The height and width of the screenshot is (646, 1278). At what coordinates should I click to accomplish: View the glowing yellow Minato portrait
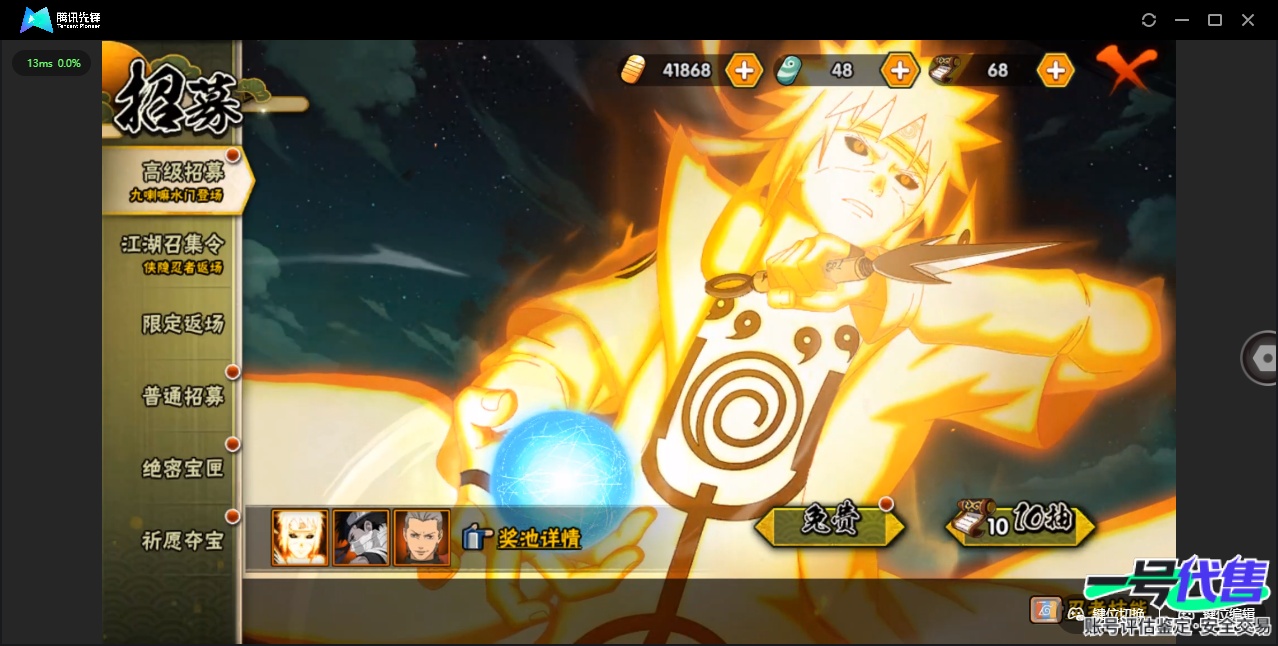[300, 538]
